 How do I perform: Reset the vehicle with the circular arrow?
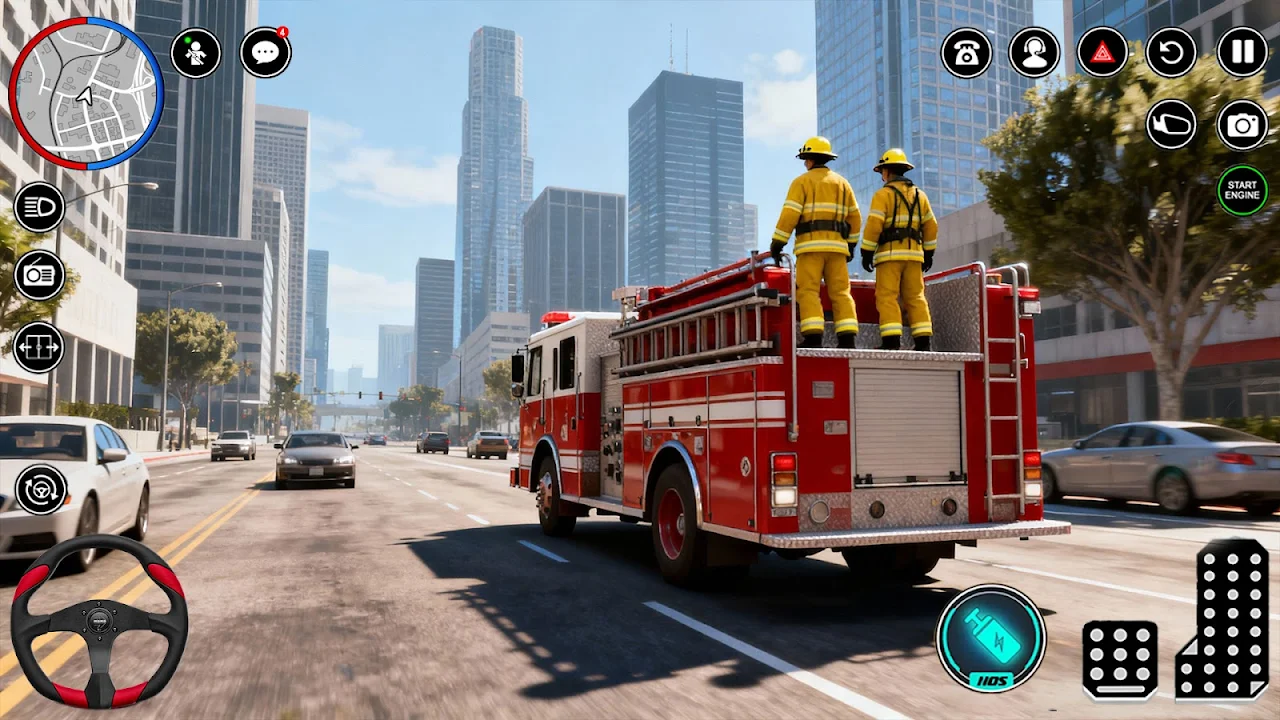(1171, 52)
